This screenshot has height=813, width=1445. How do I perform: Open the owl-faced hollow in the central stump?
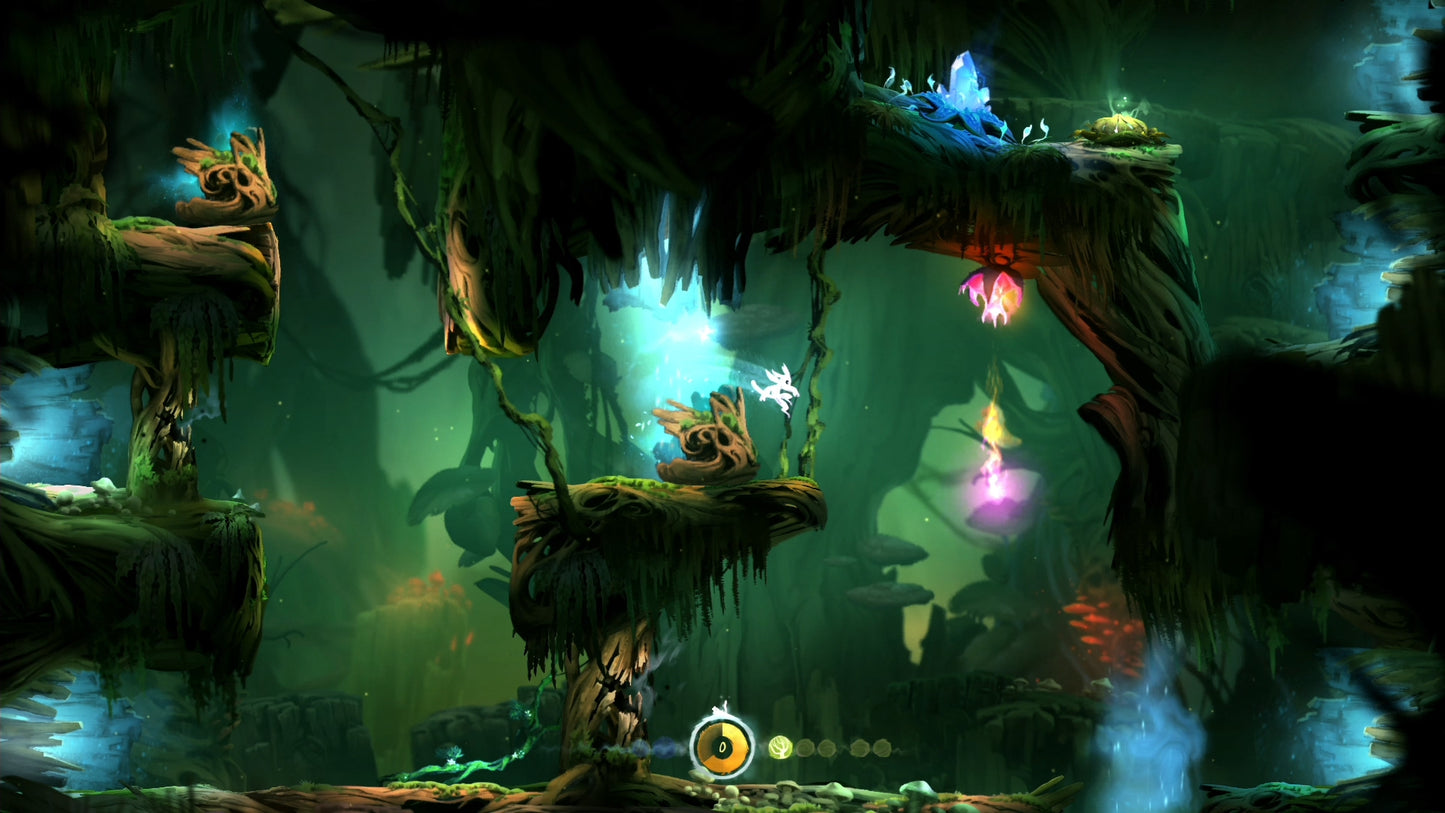click(x=710, y=435)
